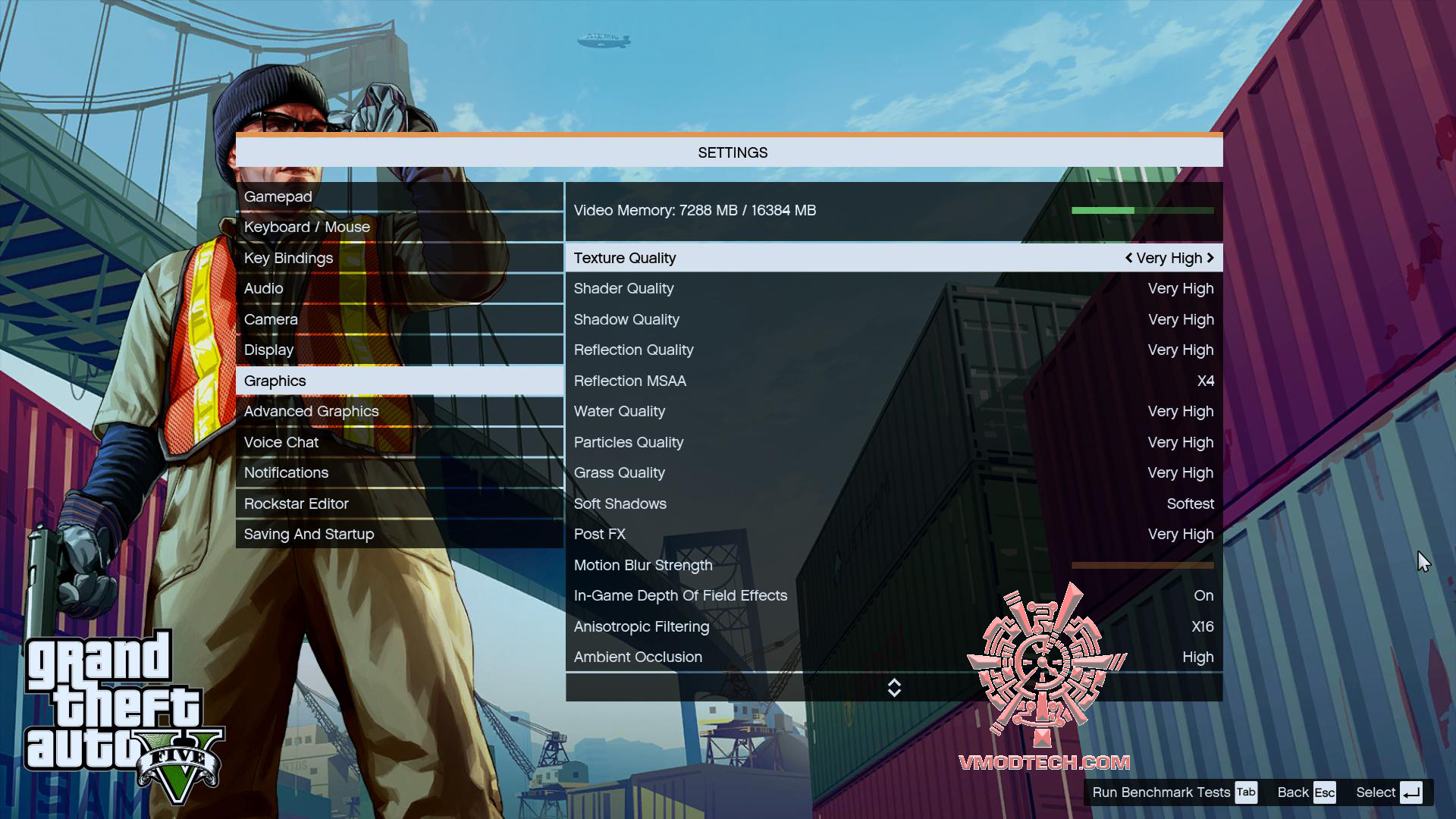The image size is (1456, 819).
Task: Decrease Texture Quality using the left arrow
Action: (x=1128, y=258)
